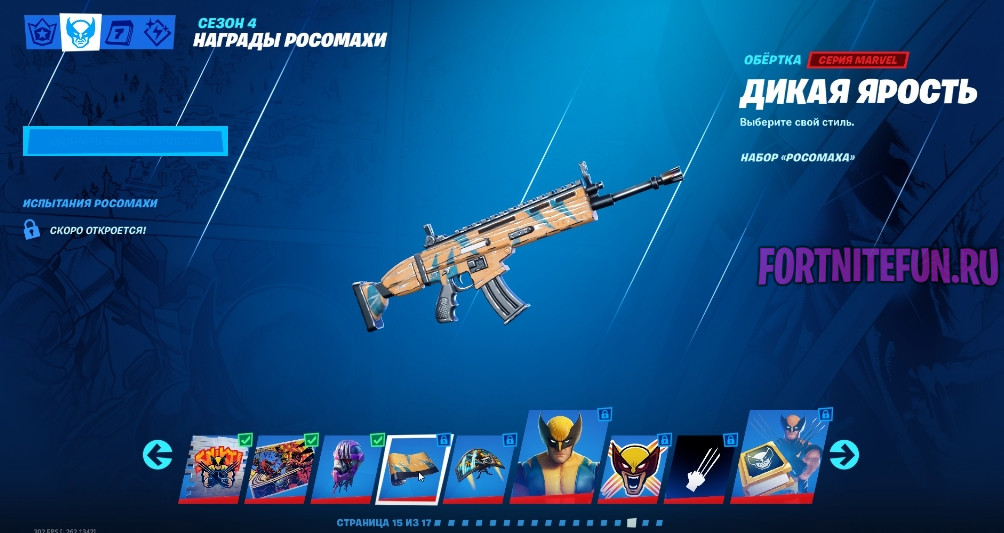Click the locked Wolverine challenges entry
1004x533 pixels.
[98, 230]
